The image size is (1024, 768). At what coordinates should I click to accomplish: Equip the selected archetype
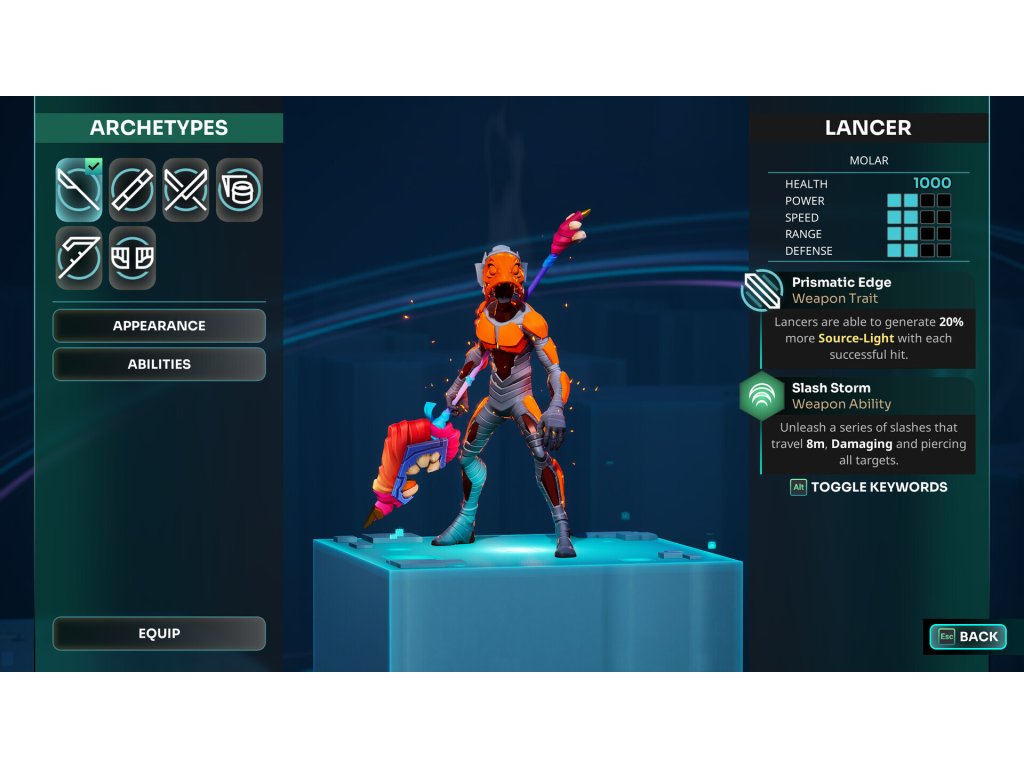coord(159,633)
